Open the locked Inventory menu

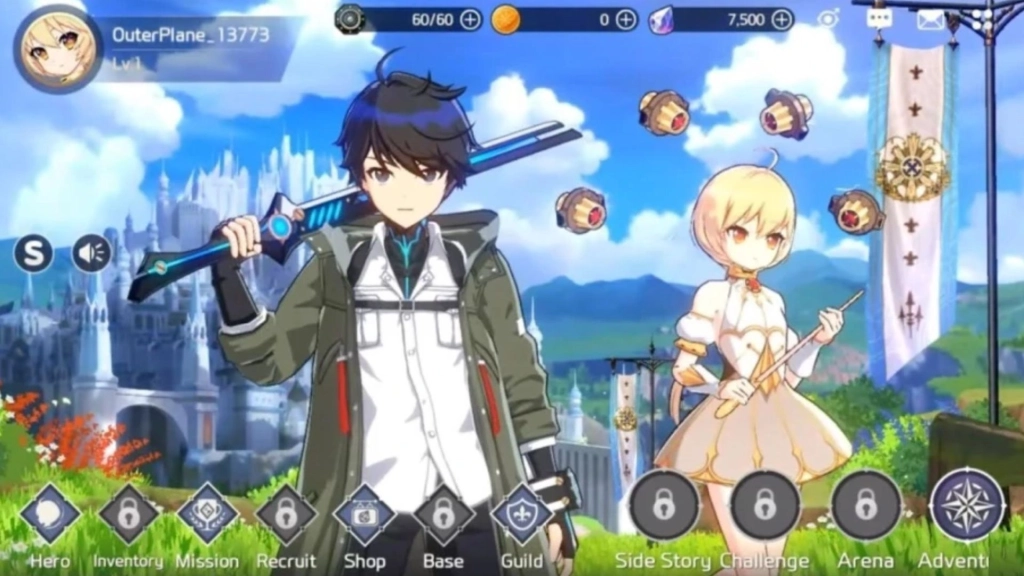click(128, 514)
